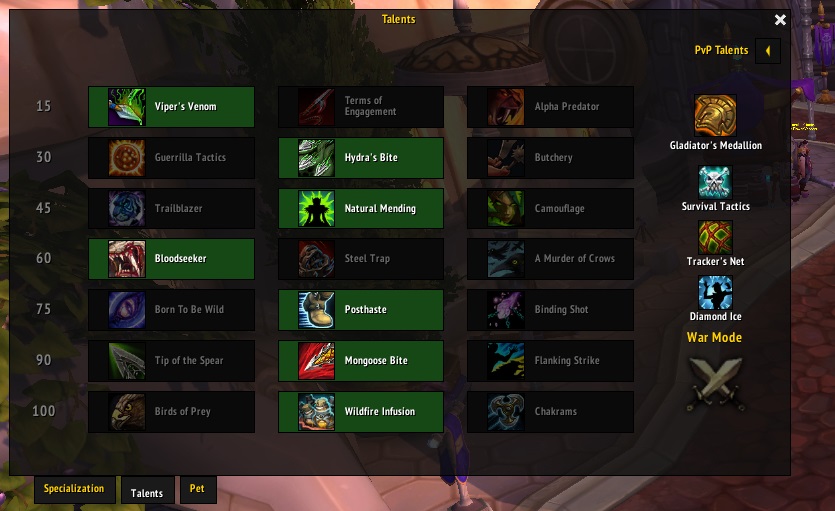Select the Camouflage talent
Viewport: 835px width, 511px height.
(x=550, y=209)
